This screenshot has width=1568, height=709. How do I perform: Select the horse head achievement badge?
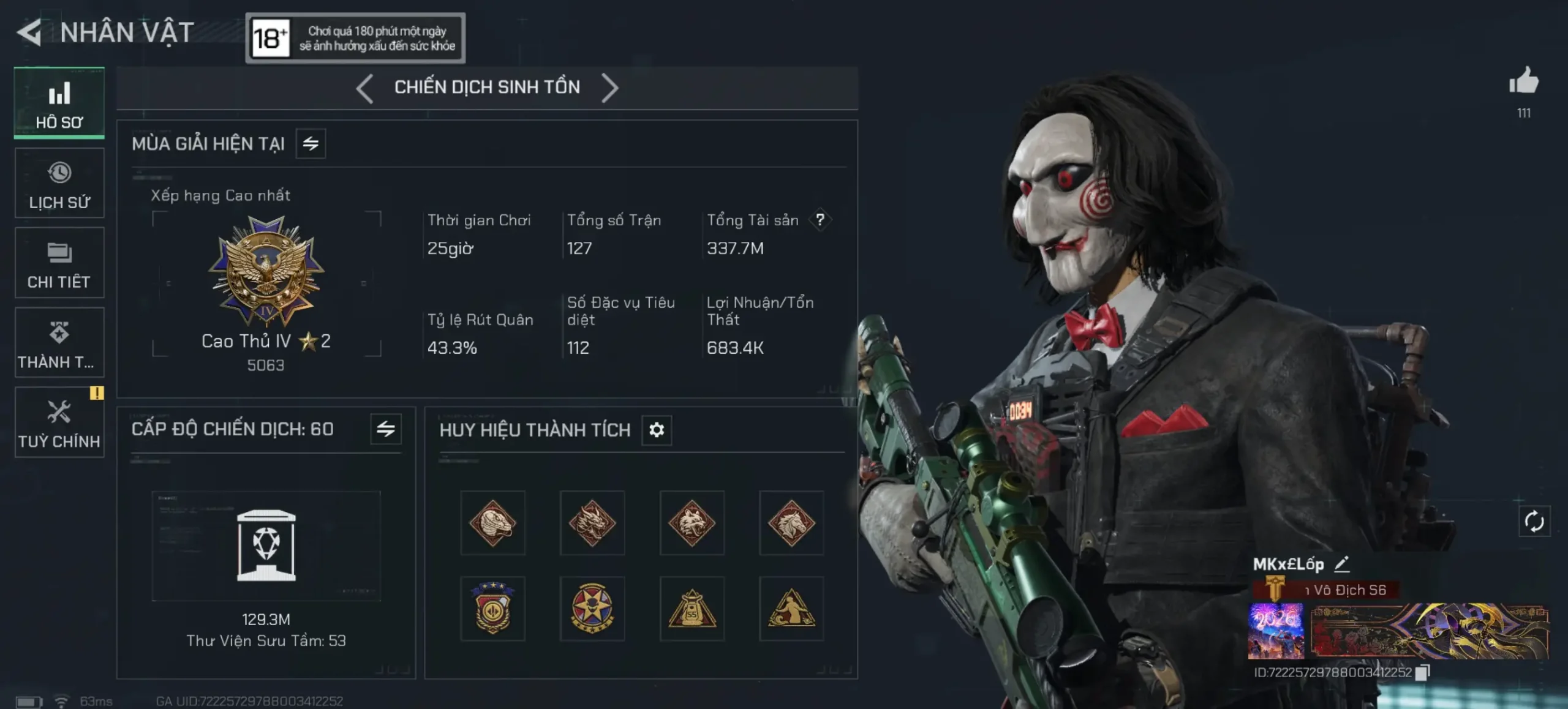click(791, 523)
